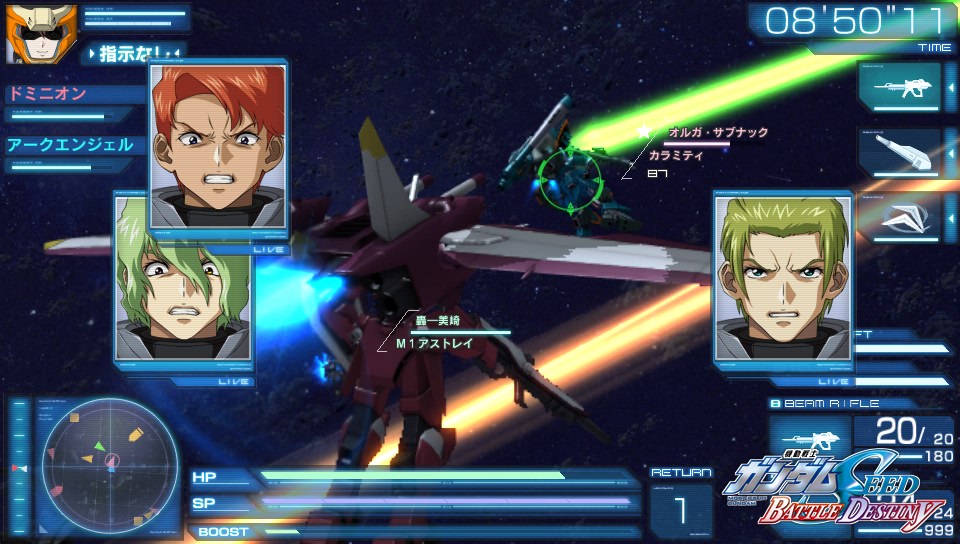Choose the アークエンジェル ship entry

70,145
